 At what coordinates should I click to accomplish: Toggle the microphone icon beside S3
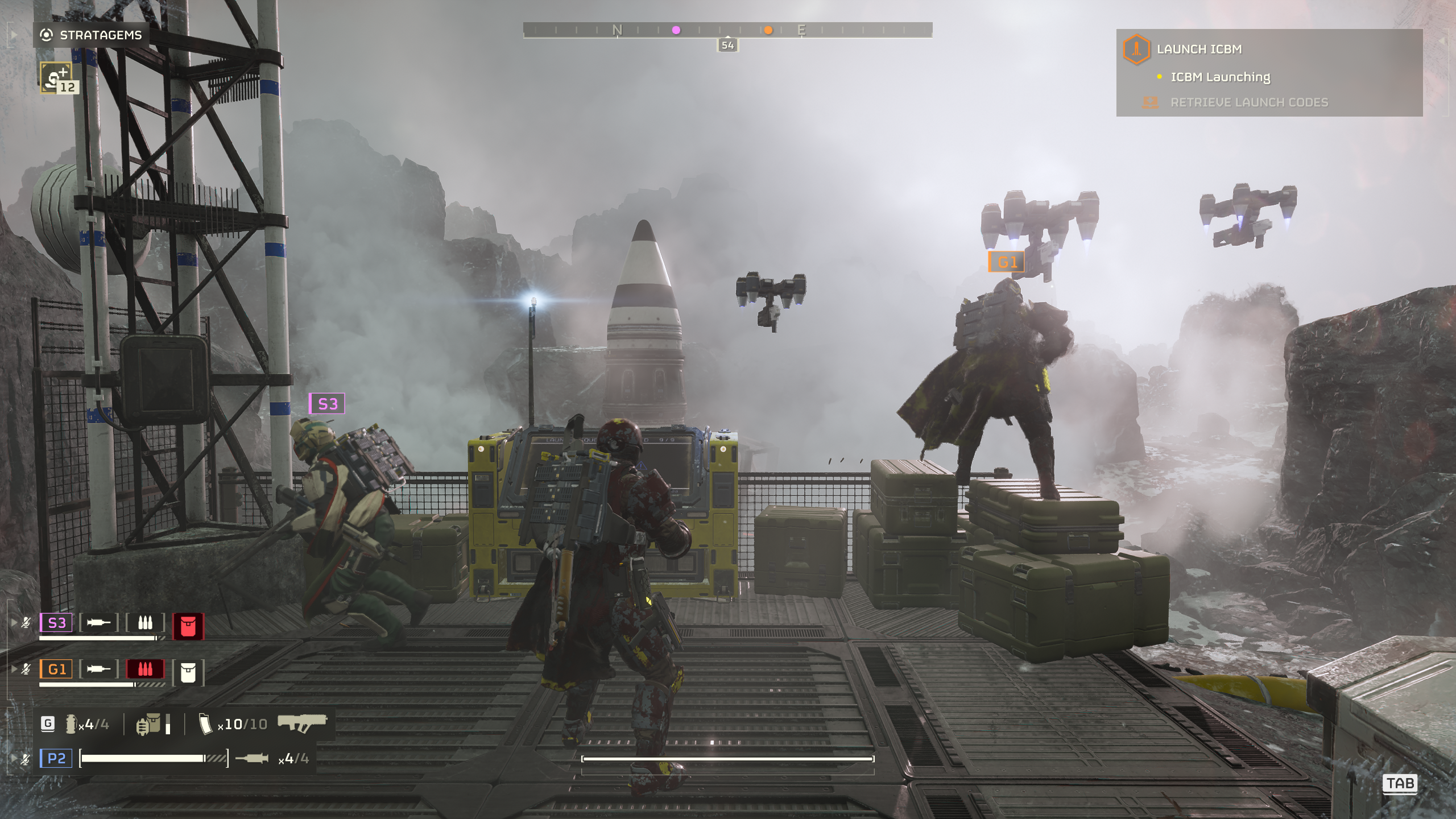26,623
